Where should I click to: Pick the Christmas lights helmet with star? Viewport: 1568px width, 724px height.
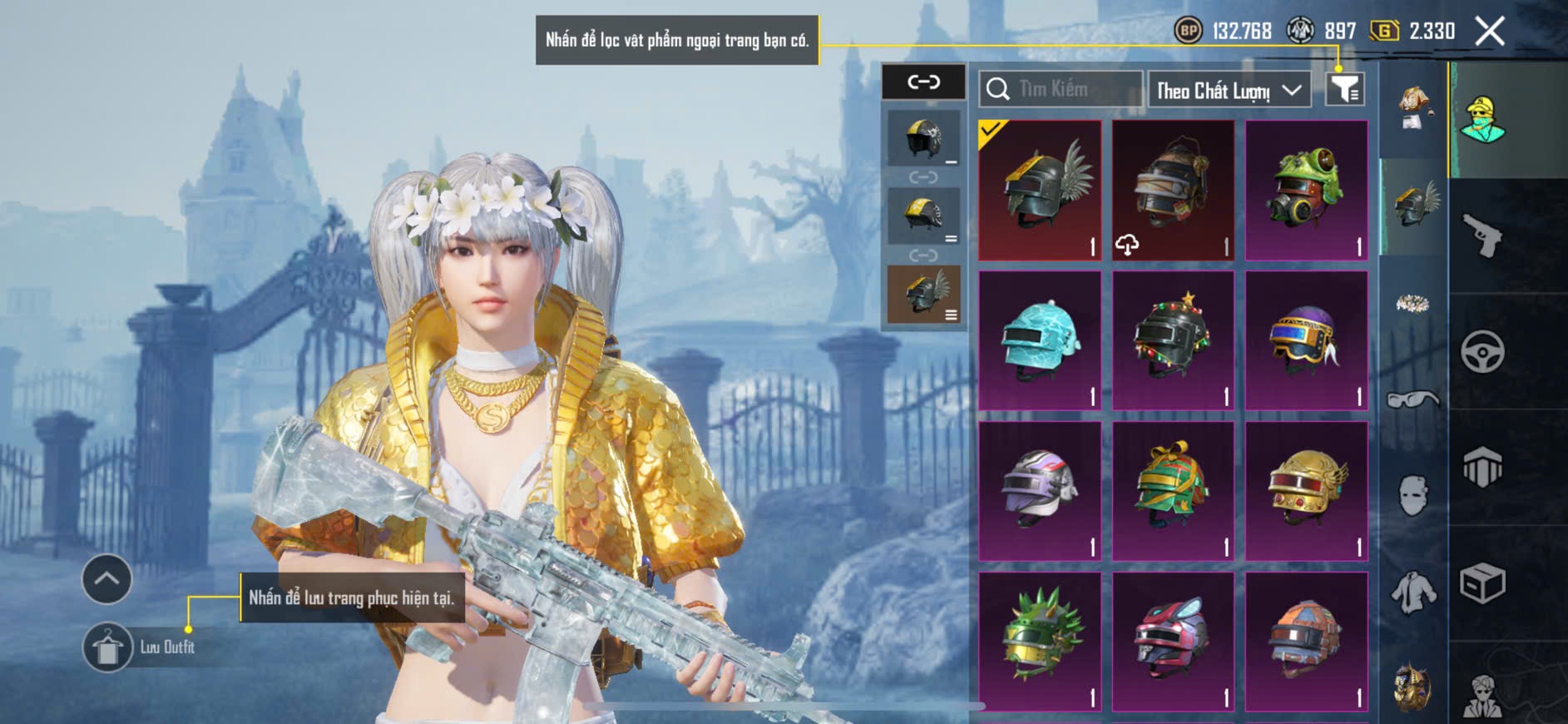(x=1173, y=340)
